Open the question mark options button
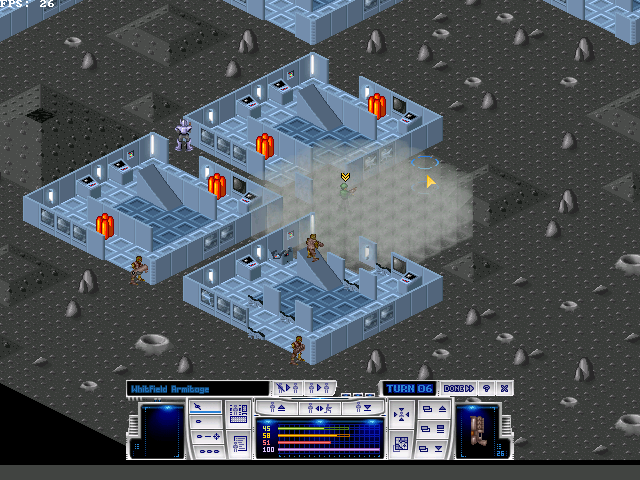 tap(487, 388)
